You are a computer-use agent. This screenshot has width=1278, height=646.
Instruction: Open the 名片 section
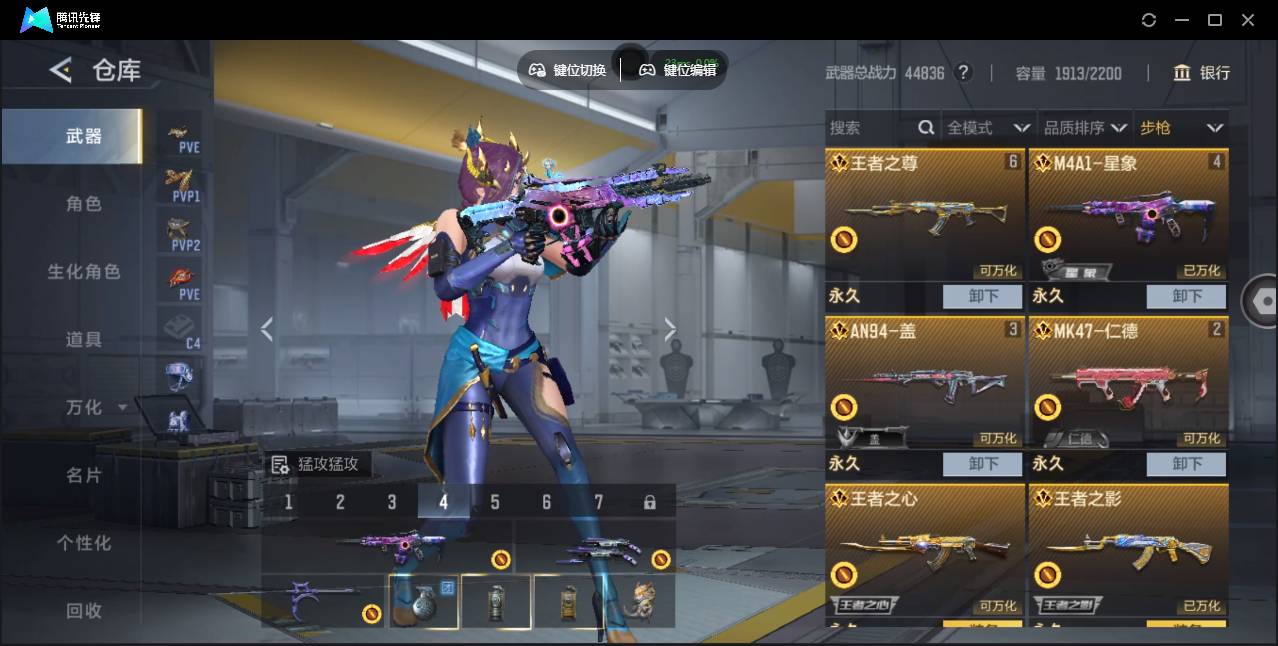click(x=84, y=475)
